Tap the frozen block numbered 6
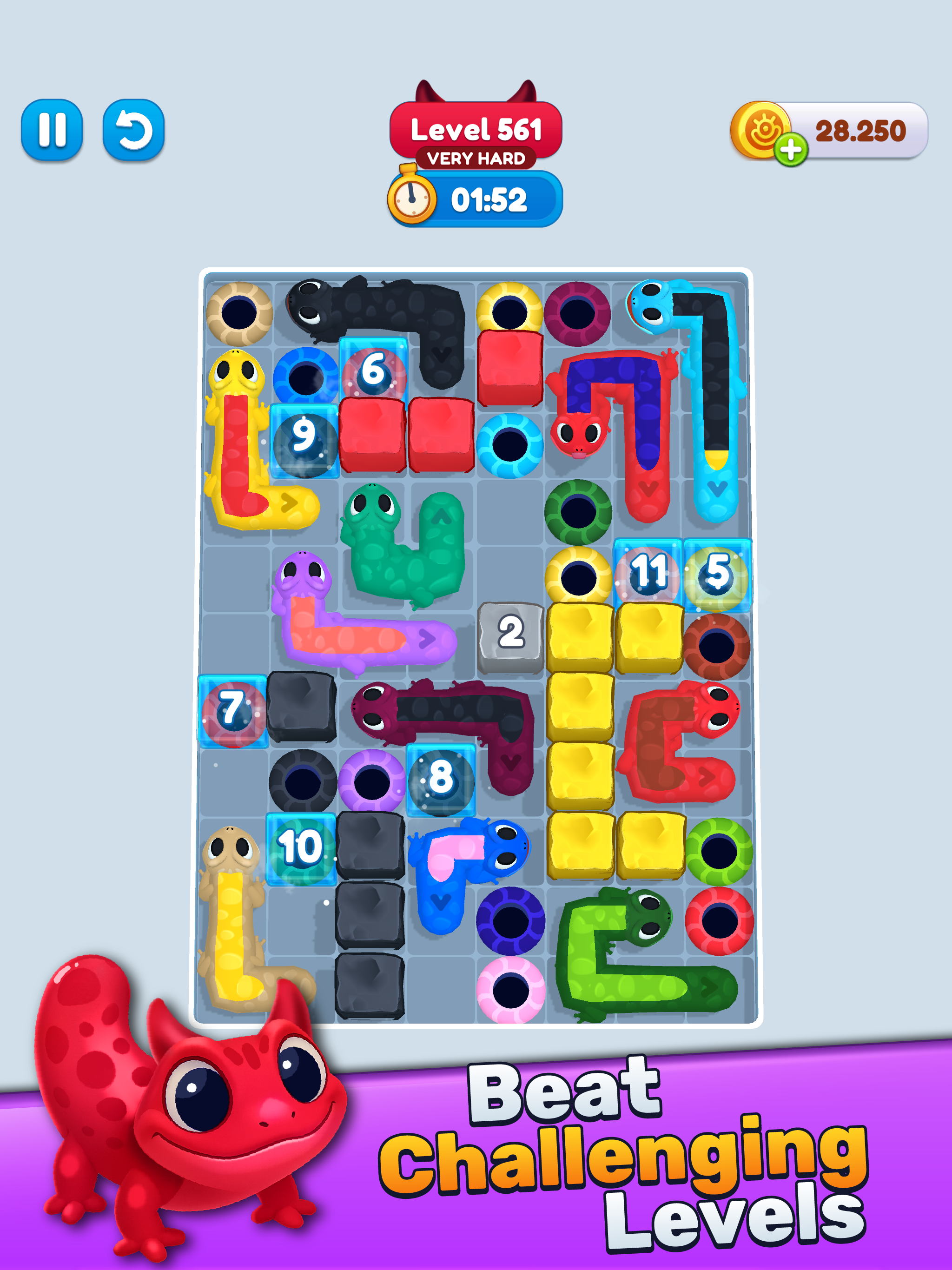 tap(374, 369)
